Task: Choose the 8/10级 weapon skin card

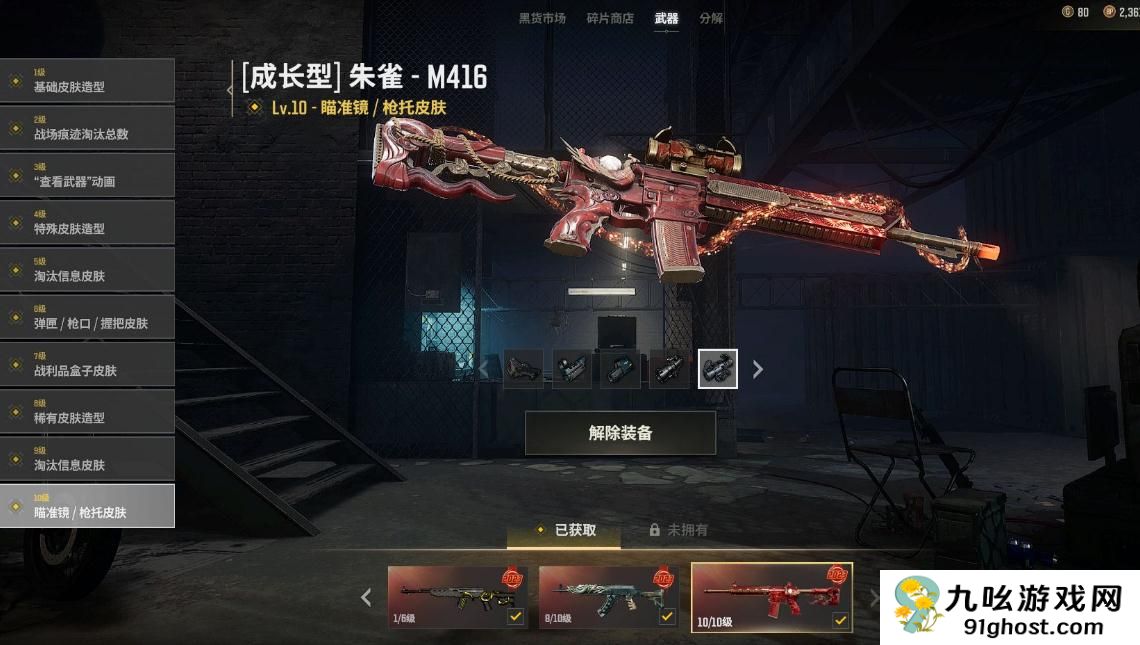Action: (609, 598)
